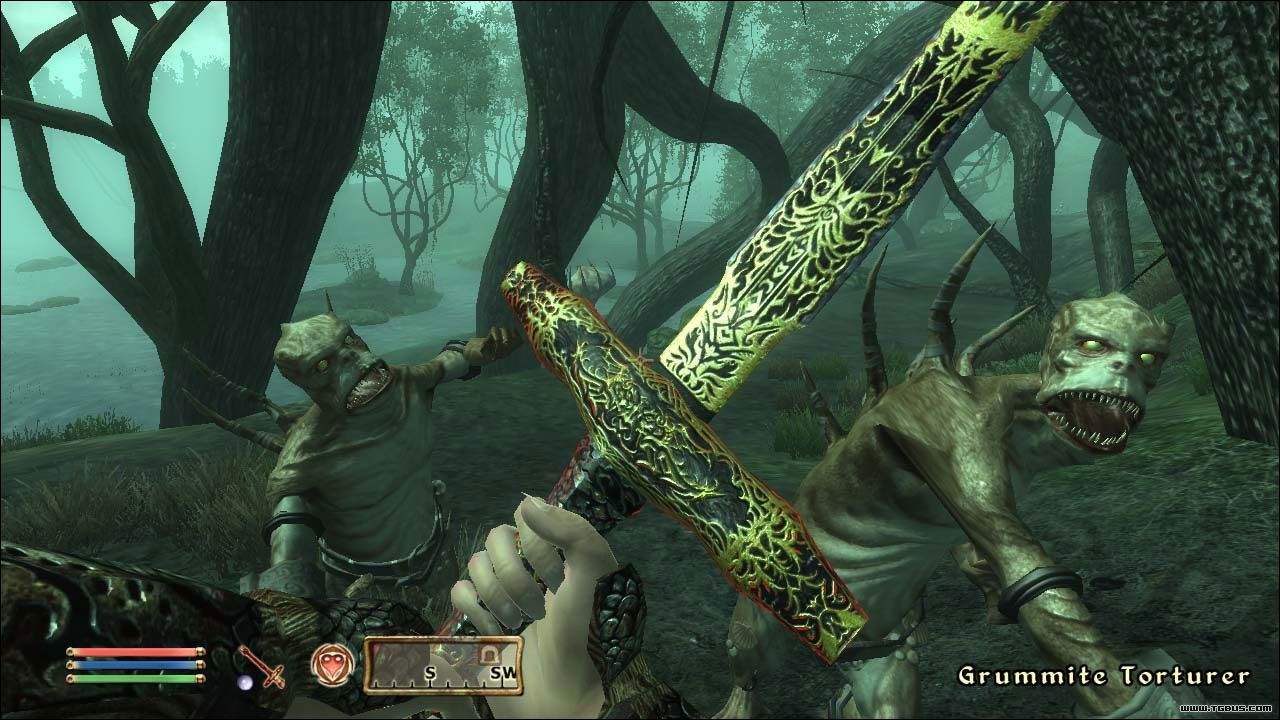This screenshot has width=1280, height=720.
Task: Click the dungeon door marker on the compass
Action: (x=490, y=653)
